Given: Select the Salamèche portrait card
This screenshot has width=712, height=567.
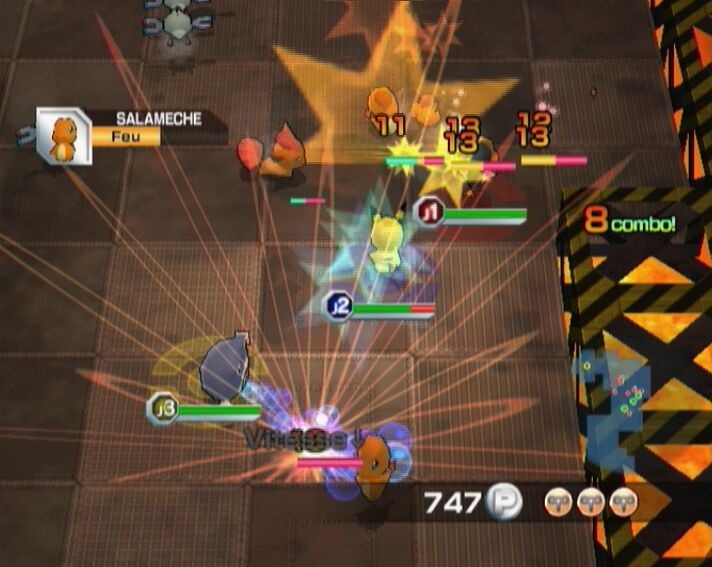Looking at the screenshot, I should [x=62, y=136].
